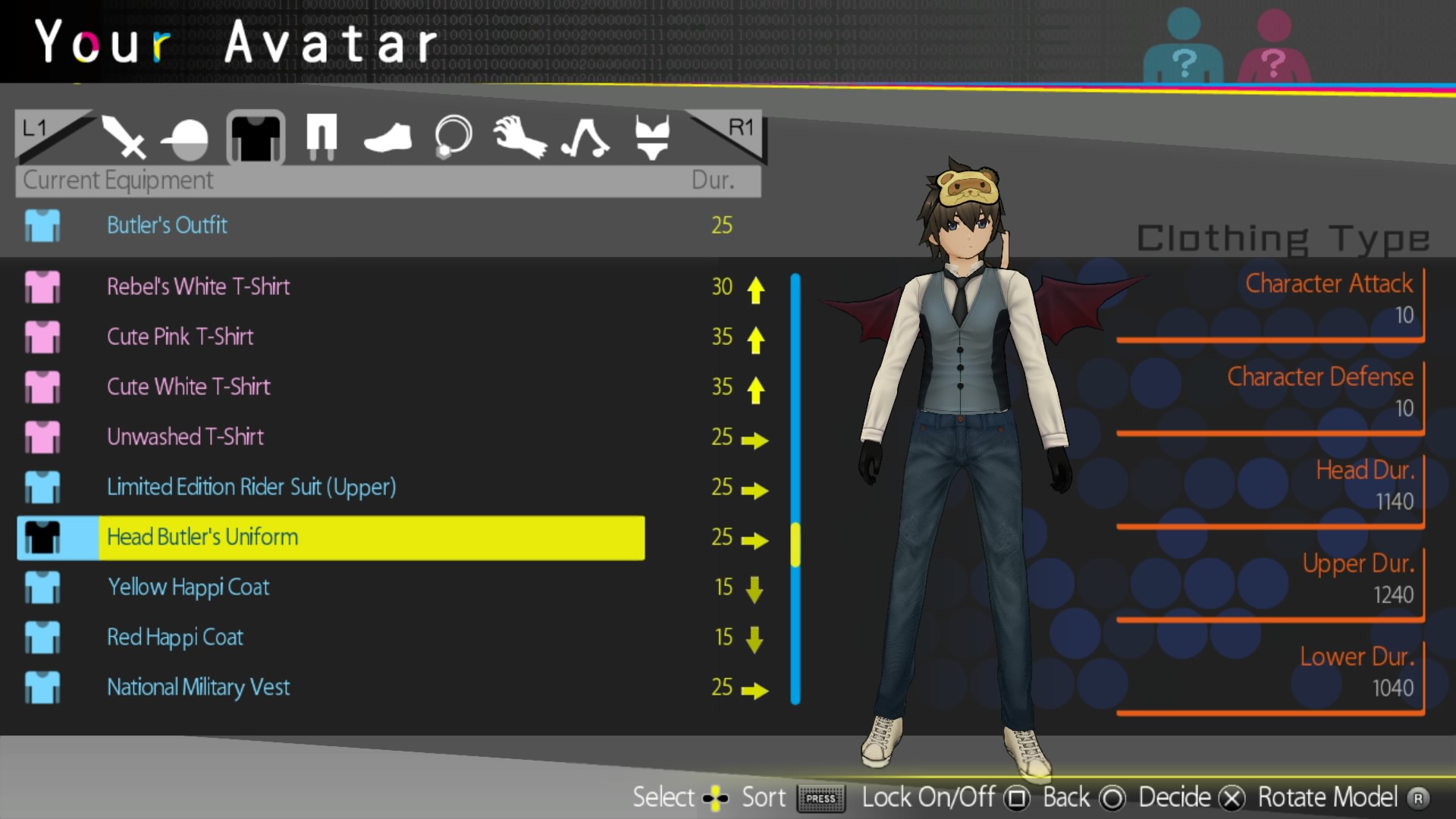Viewport: 1456px width, 819px height.
Task: Switch to the weapon sword tab
Action: 124,138
